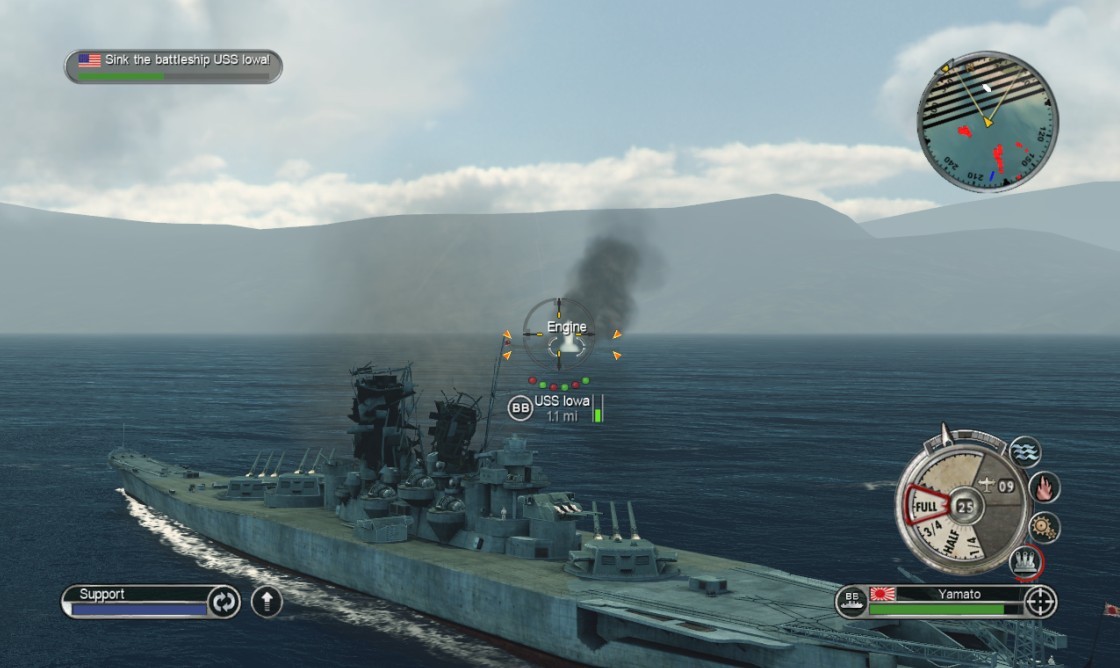1120x668 pixels.
Task: Activate the upward arrow icon beside Support
Action: point(266,602)
